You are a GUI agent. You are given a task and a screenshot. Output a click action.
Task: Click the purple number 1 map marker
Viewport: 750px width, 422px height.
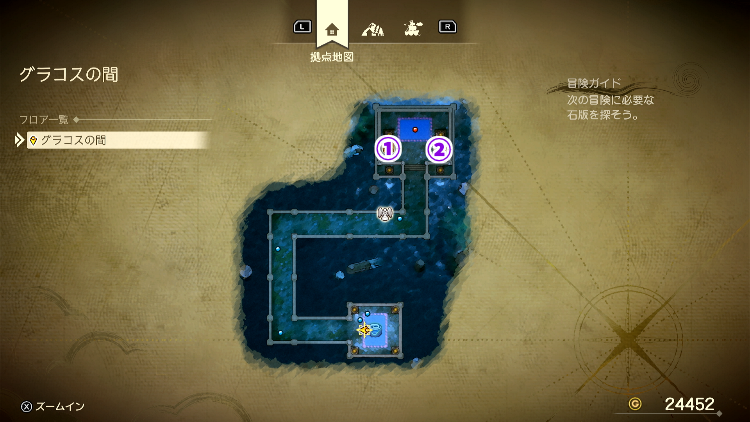(x=388, y=150)
